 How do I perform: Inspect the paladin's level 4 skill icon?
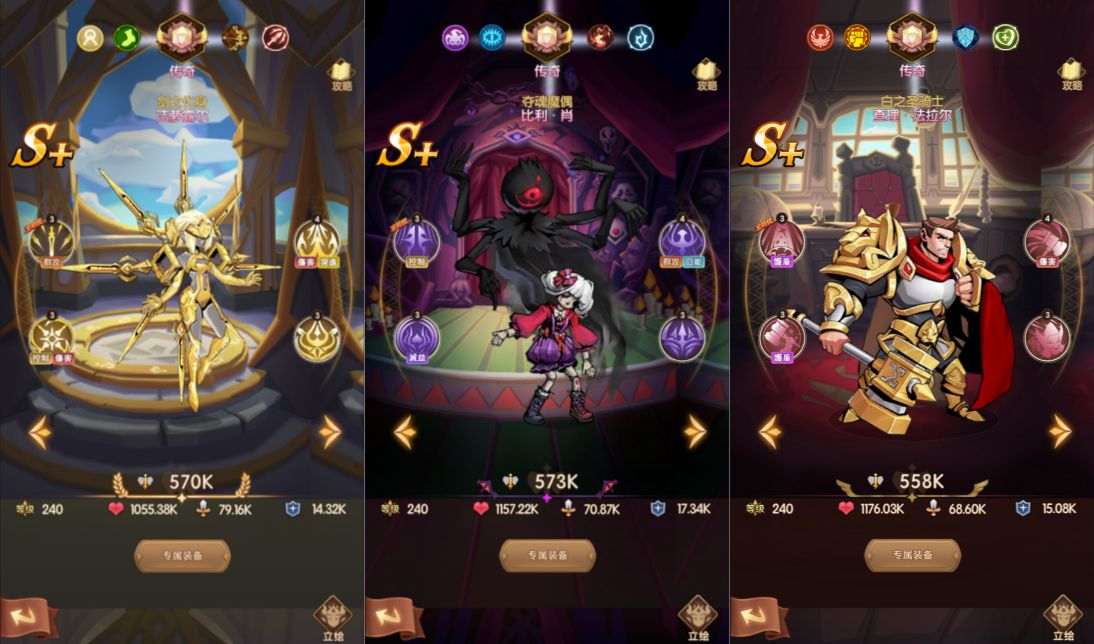[1046, 239]
